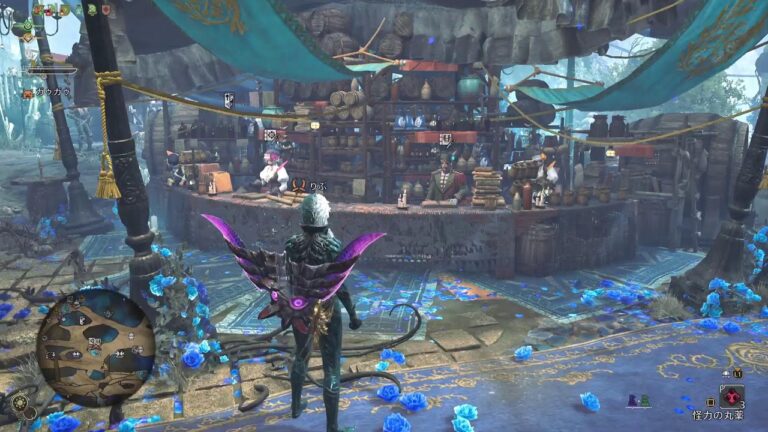768x432 pixels.
Task: Open the circular minimap
Action: 95,347
